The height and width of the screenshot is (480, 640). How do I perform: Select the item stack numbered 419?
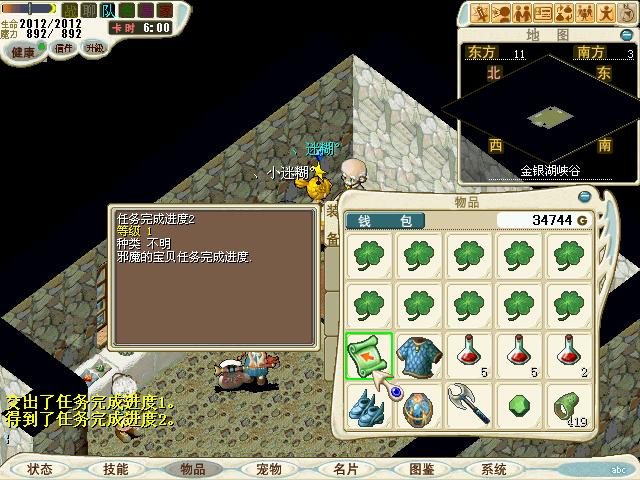pyautogui.click(x=570, y=406)
